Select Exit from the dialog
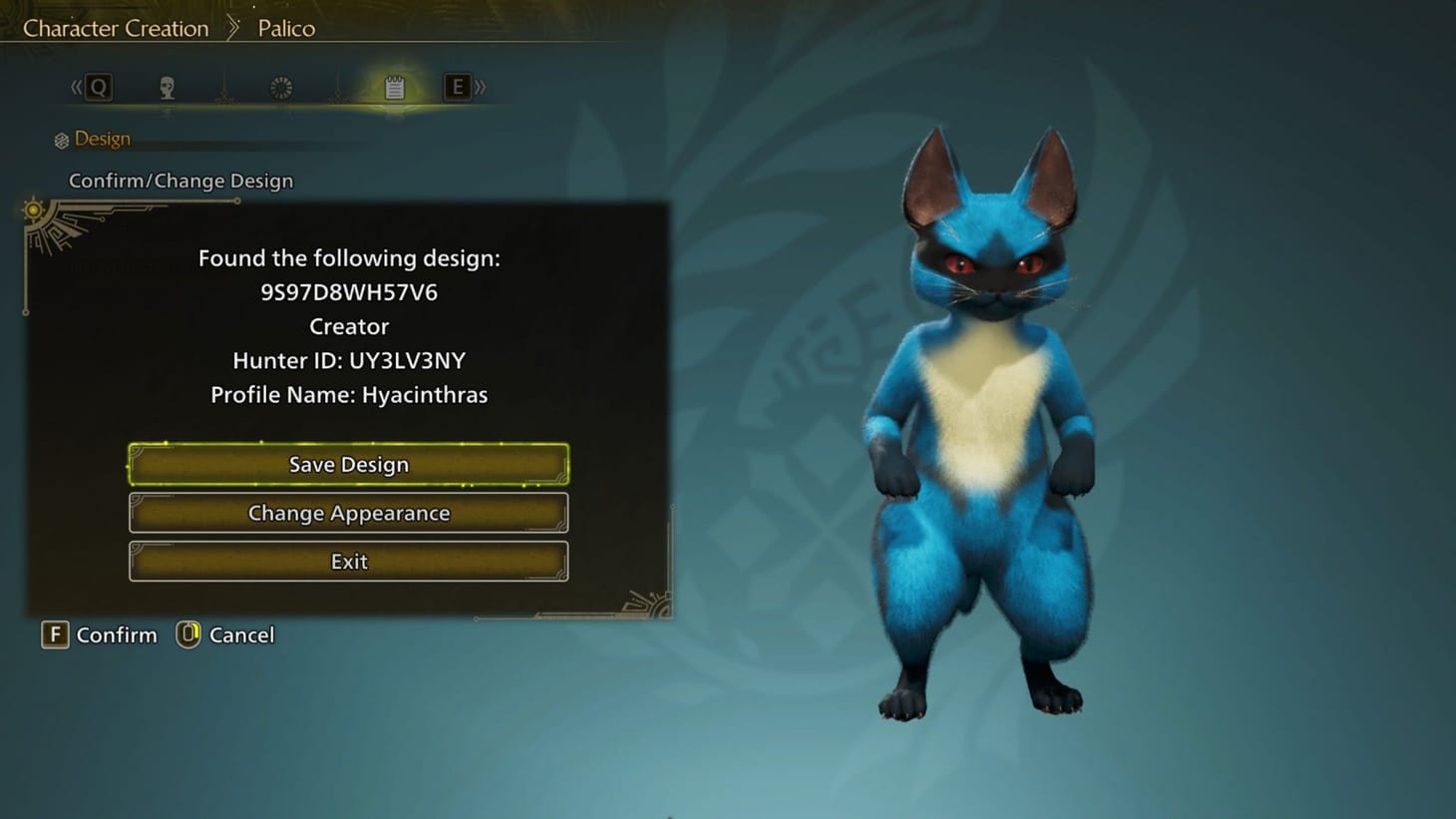The width and height of the screenshot is (1456, 819). (x=348, y=561)
